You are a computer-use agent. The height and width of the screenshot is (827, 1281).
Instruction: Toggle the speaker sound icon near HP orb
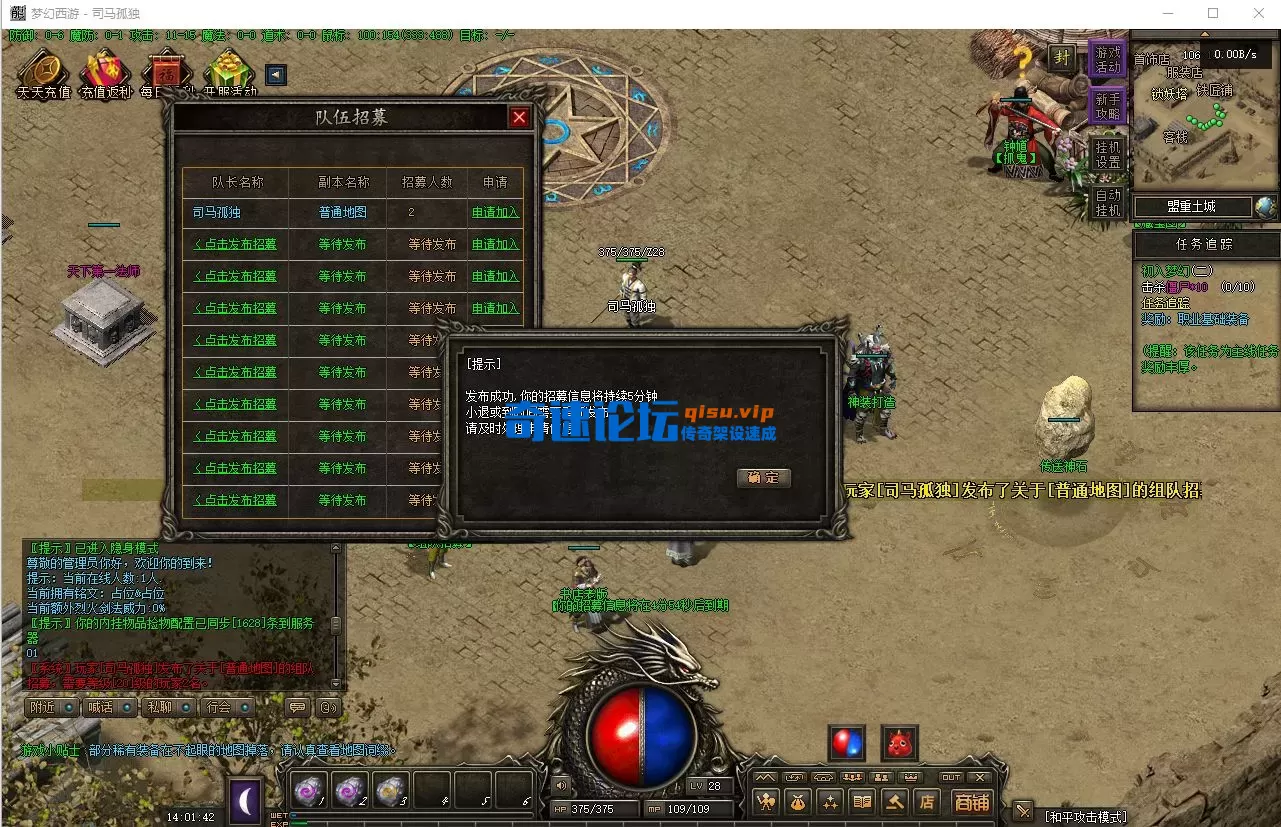coord(560,787)
